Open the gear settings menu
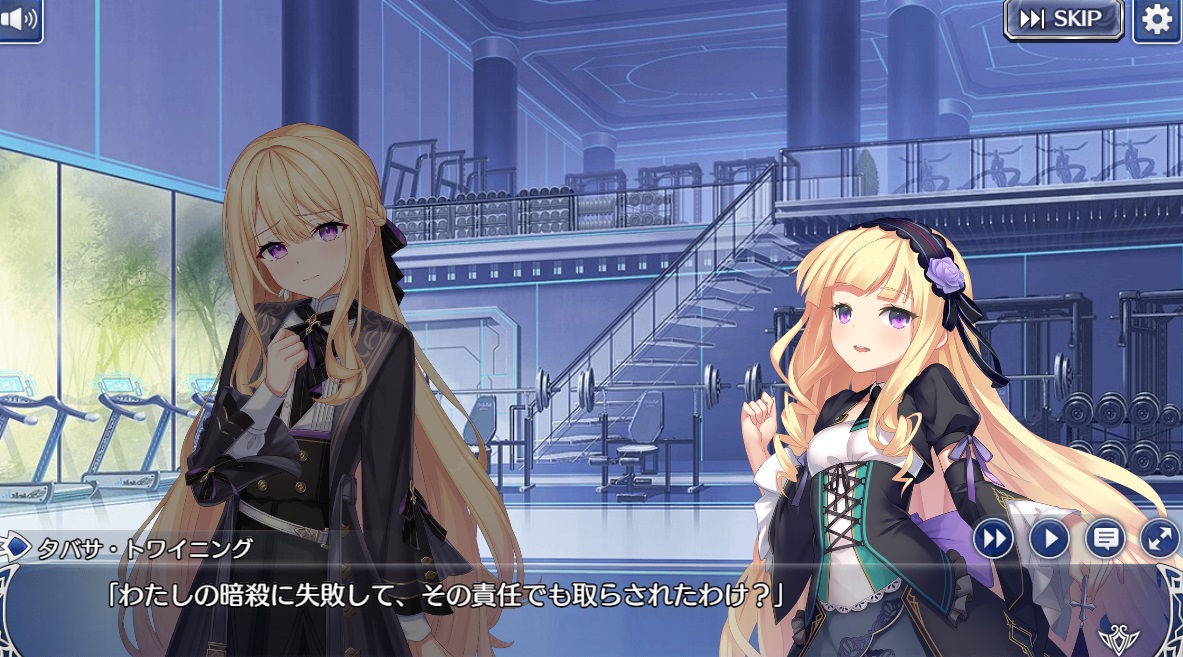 tap(1157, 20)
